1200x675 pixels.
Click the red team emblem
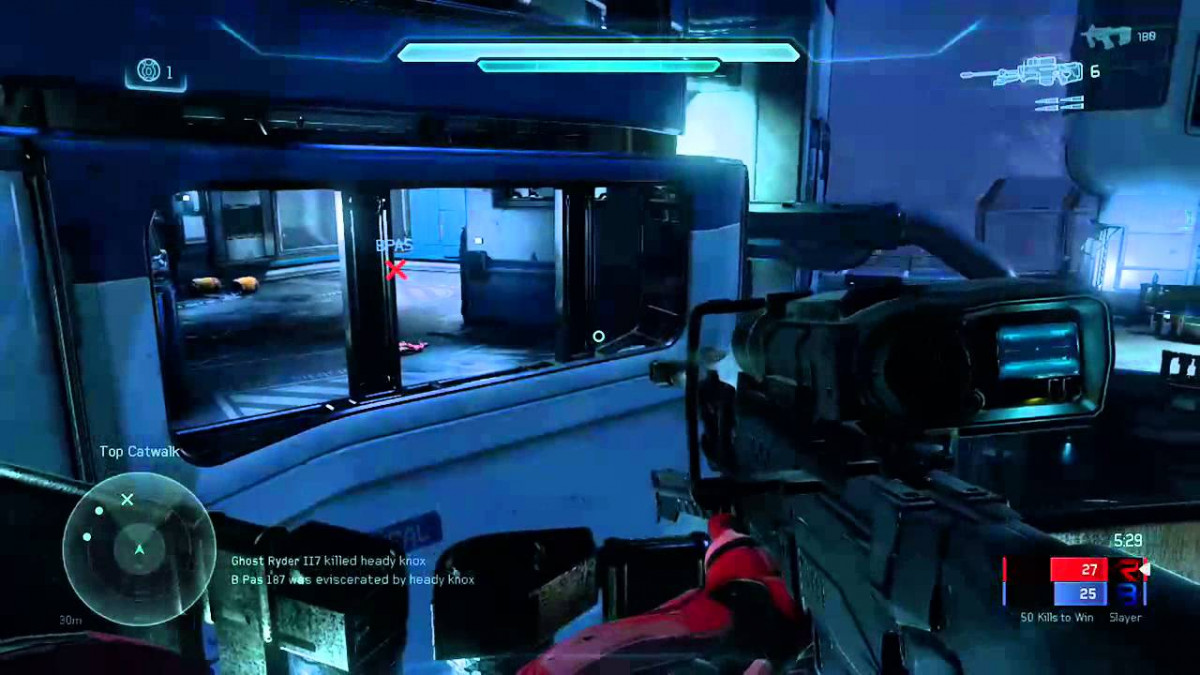[1129, 570]
